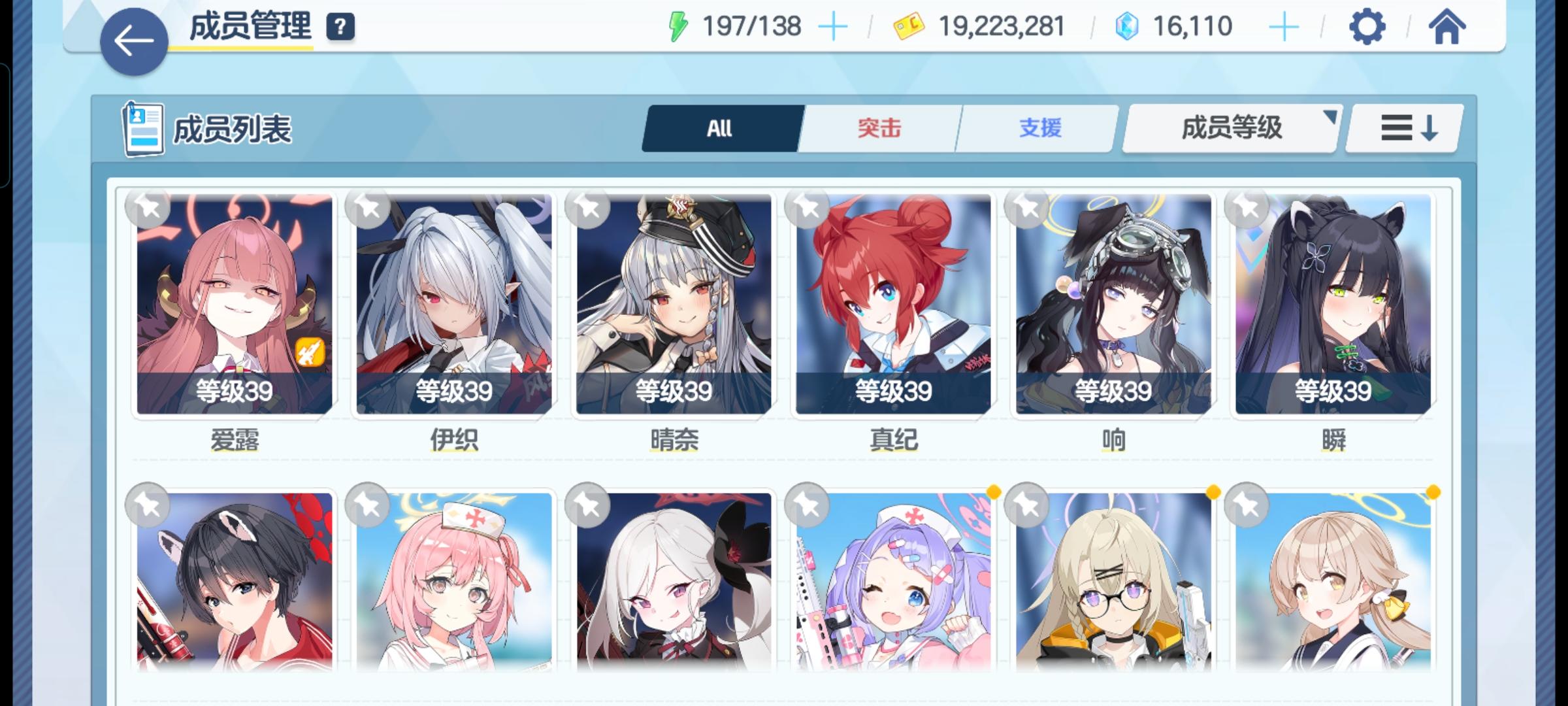Image resolution: width=1568 pixels, height=706 pixels.
Task: Click the member list card icon next to 成员列表
Action: (x=143, y=129)
